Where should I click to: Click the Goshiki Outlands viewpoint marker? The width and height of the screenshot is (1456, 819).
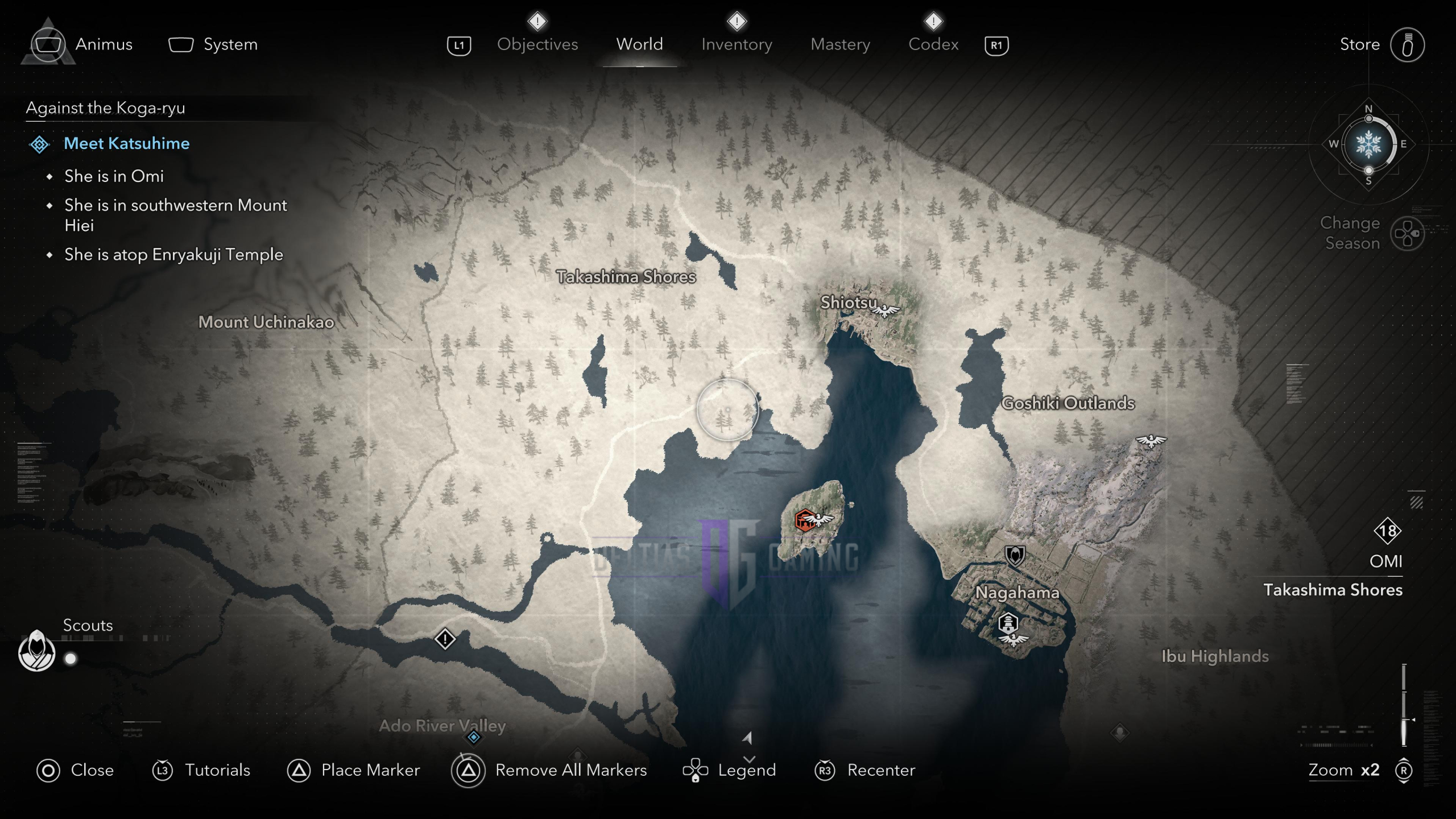[x=1151, y=441]
